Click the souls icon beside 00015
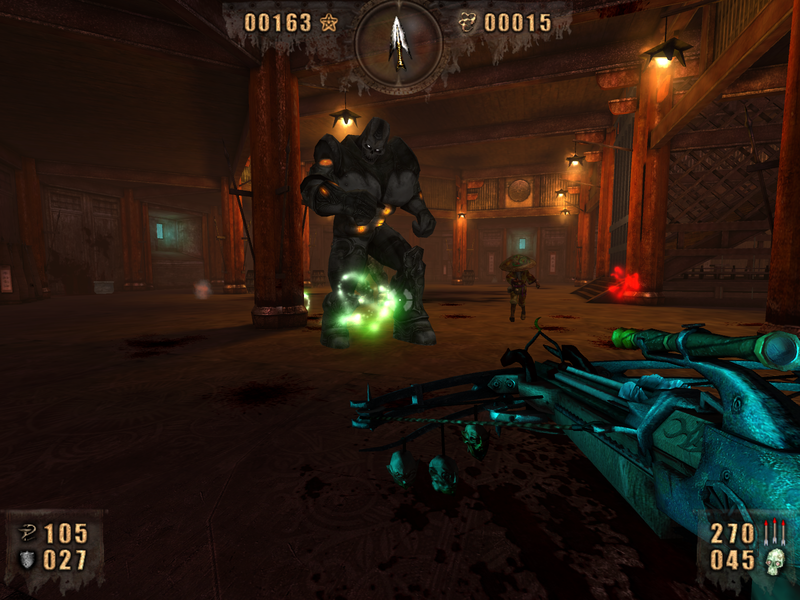This screenshot has height=600, width=800. coord(467,22)
